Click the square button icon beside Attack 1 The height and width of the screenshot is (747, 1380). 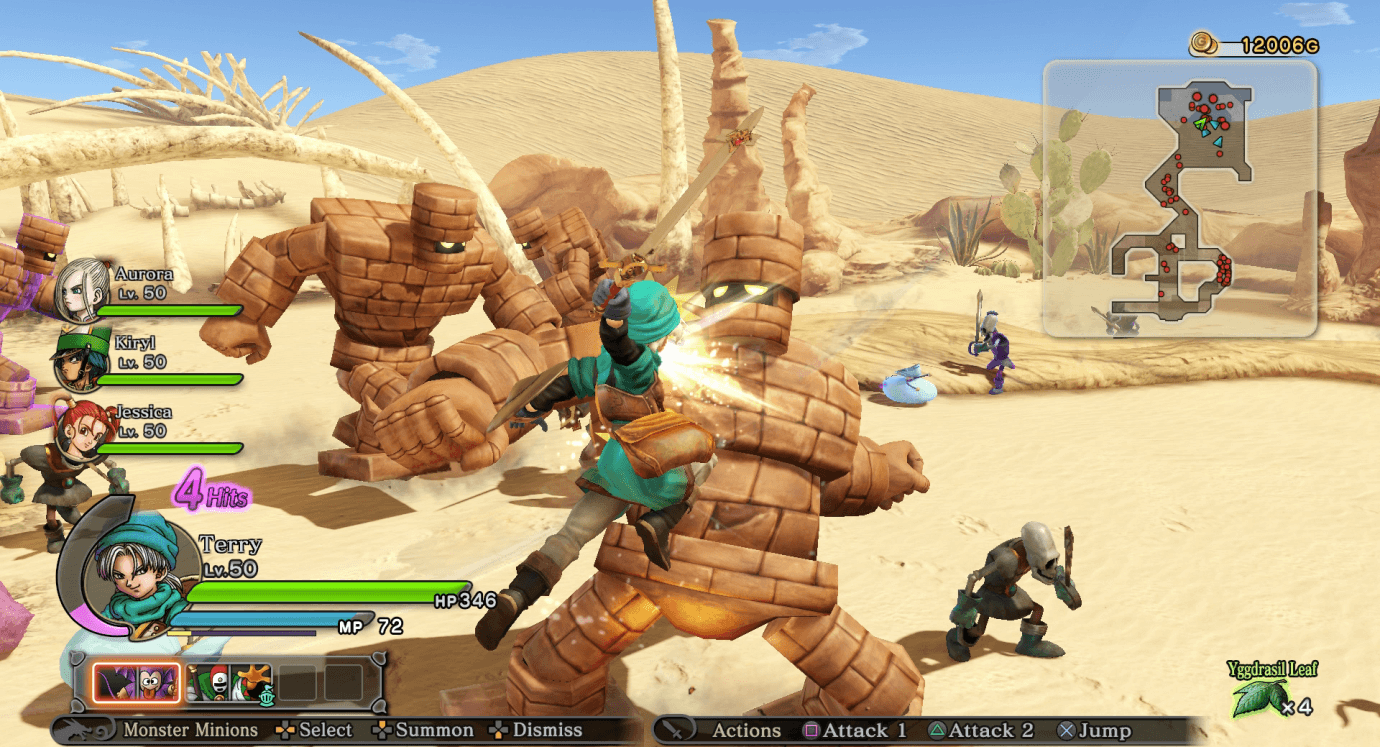point(812,730)
